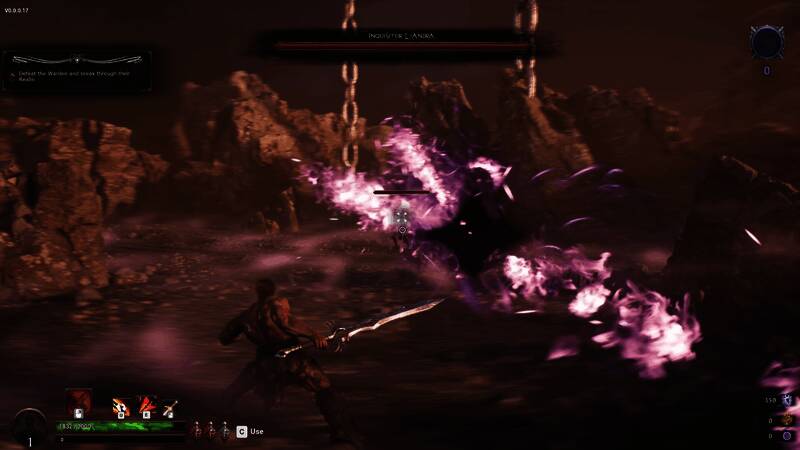Image resolution: width=800 pixels, height=450 pixels.
Task: Click the level 1 orb emblem
Action: (29, 428)
